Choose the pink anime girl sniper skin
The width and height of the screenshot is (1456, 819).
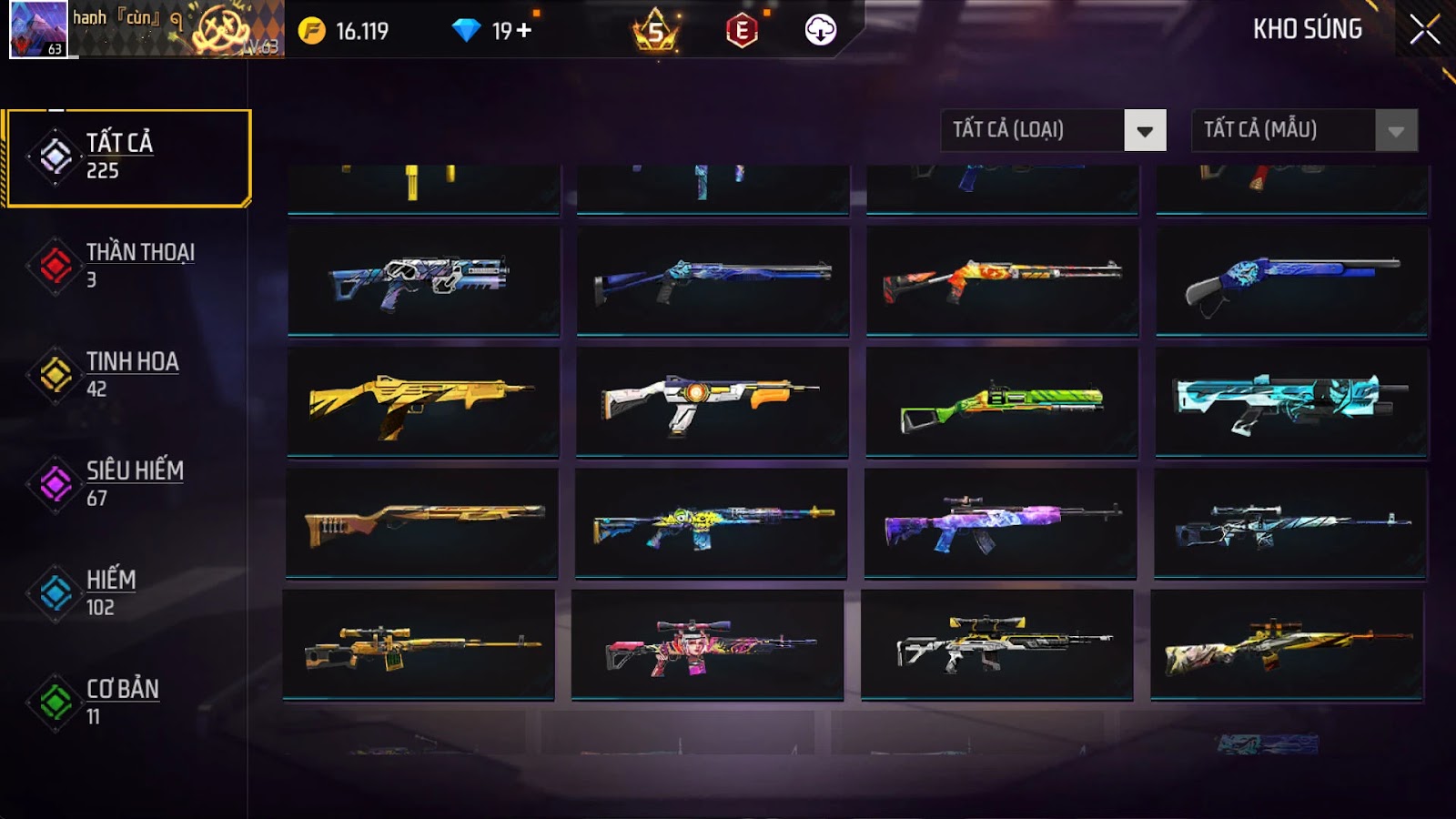point(707,644)
